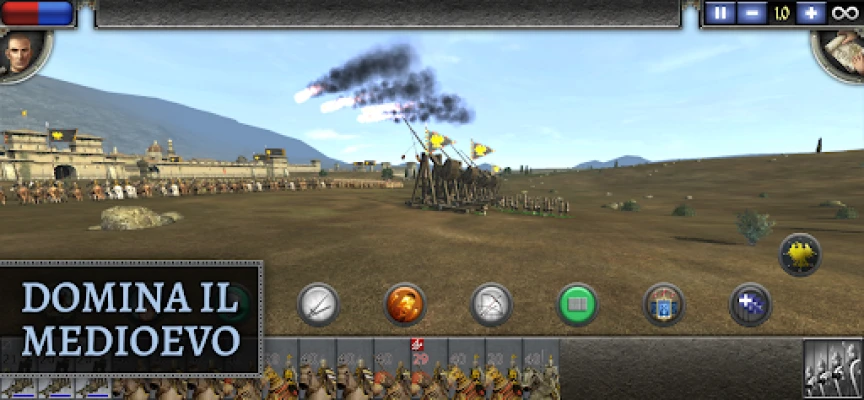
Task: Click the blue plus-arrows group button
Action: coord(750,304)
